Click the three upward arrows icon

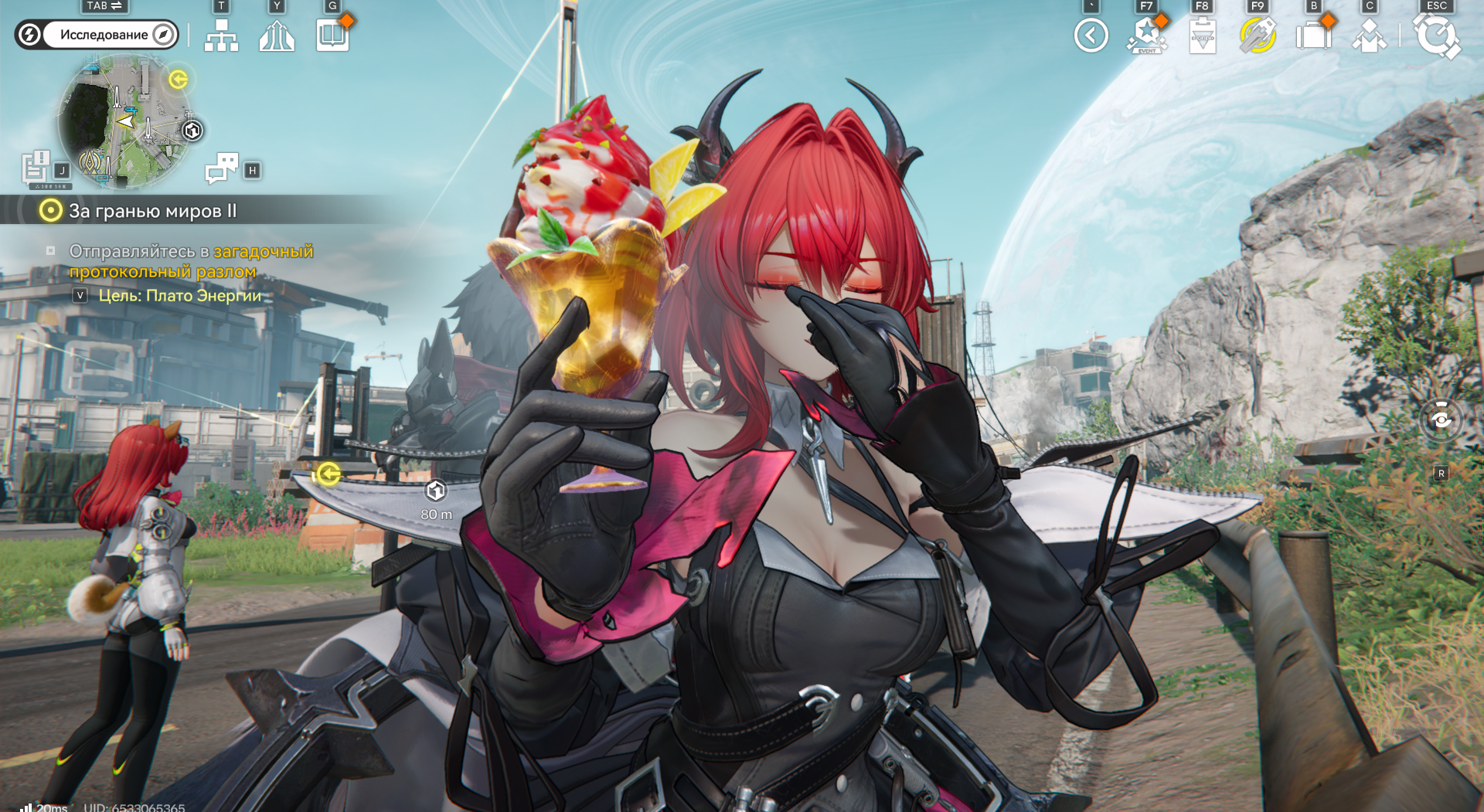[277, 36]
